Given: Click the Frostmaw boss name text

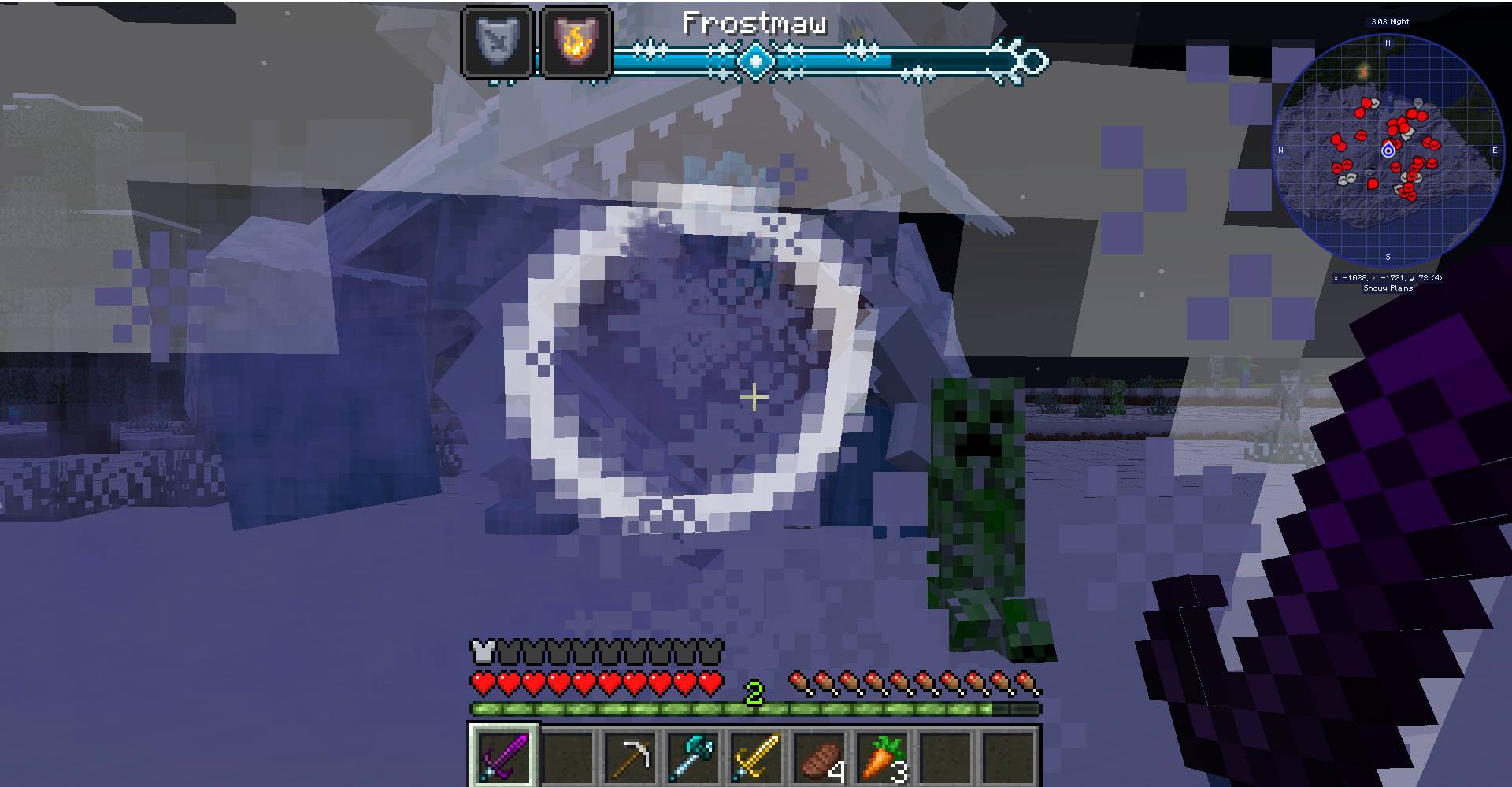Looking at the screenshot, I should [x=754, y=22].
